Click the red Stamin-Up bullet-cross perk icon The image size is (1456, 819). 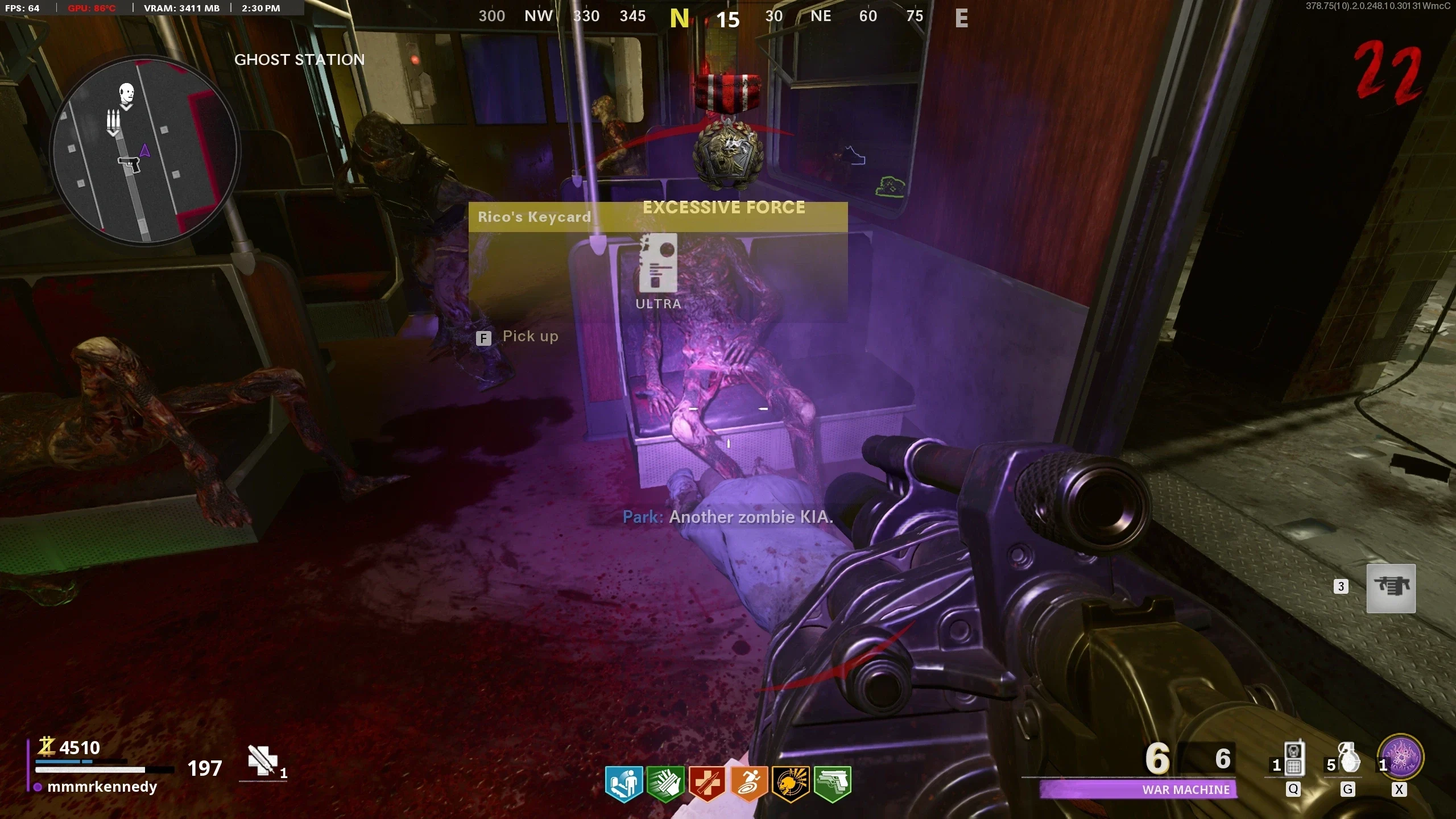[707, 784]
